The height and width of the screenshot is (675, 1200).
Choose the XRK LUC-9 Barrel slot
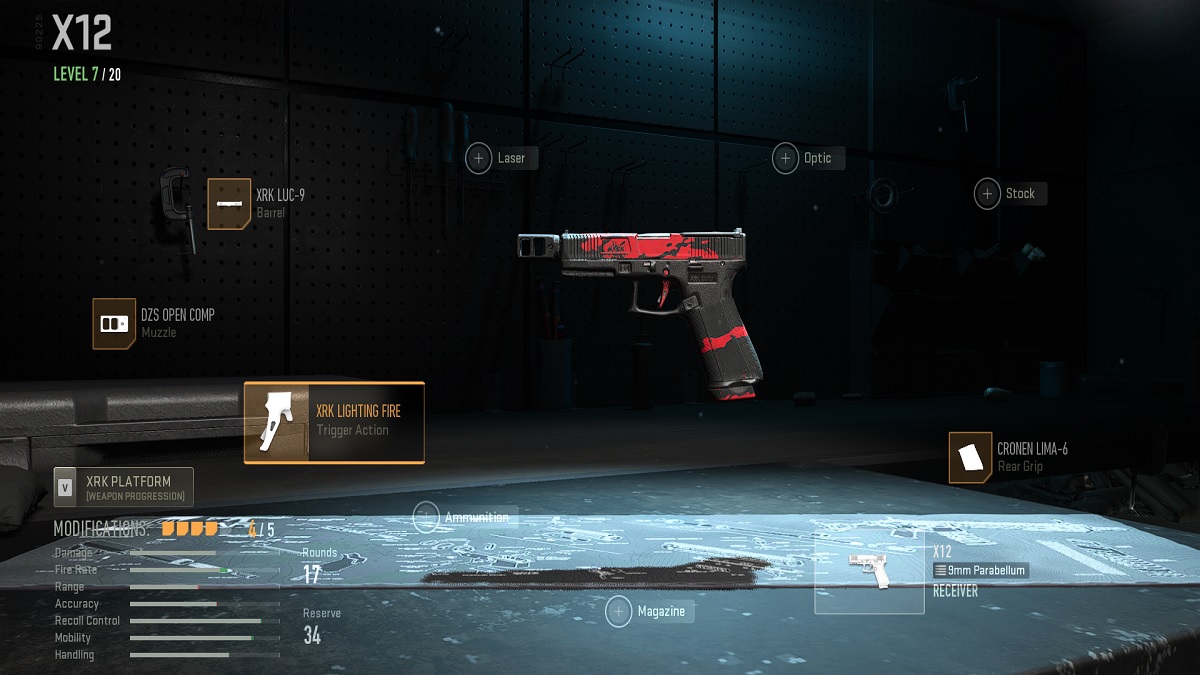point(229,203)
